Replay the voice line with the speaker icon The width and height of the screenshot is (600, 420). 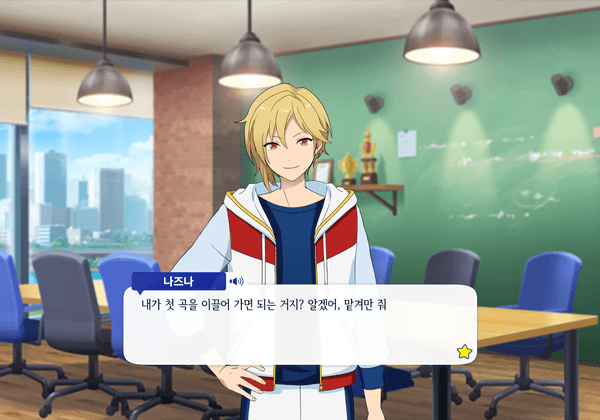(237, 281)
